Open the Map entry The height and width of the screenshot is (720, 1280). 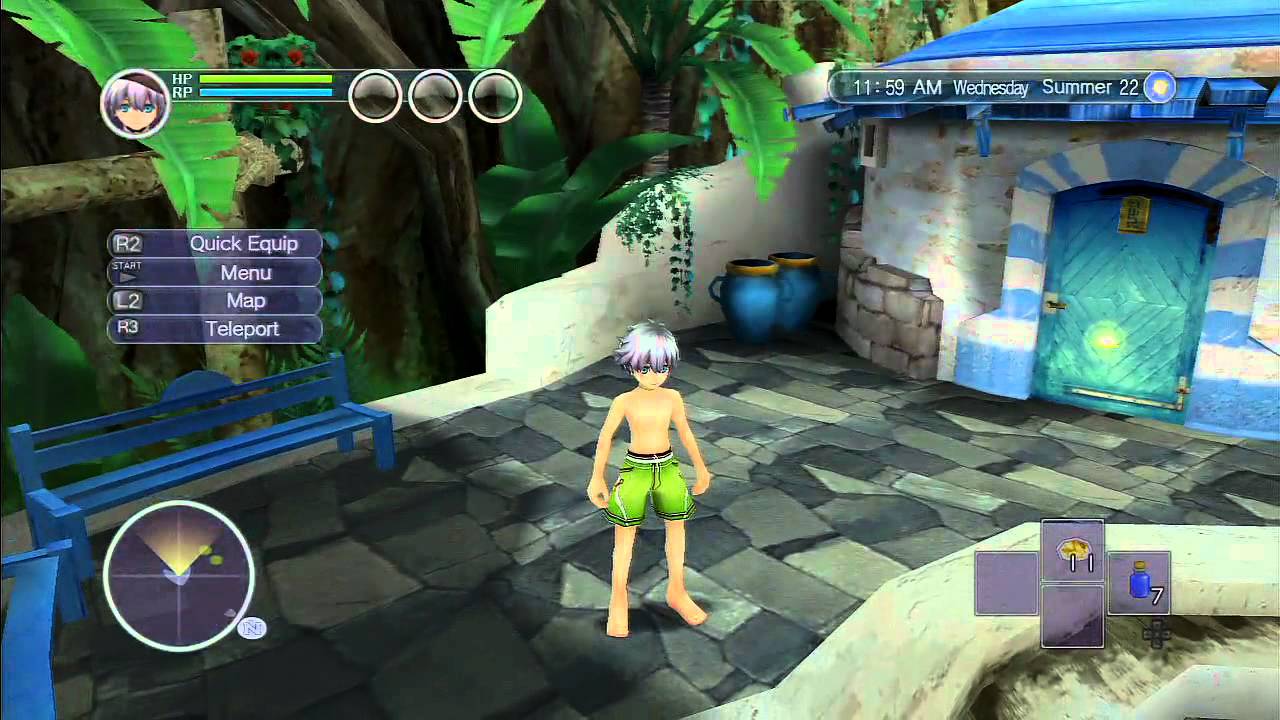(215, 300)
